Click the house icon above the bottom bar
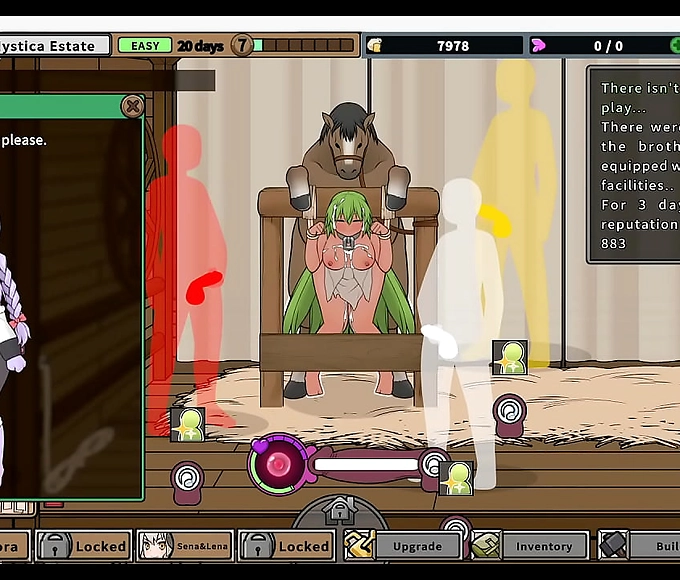 339,510
